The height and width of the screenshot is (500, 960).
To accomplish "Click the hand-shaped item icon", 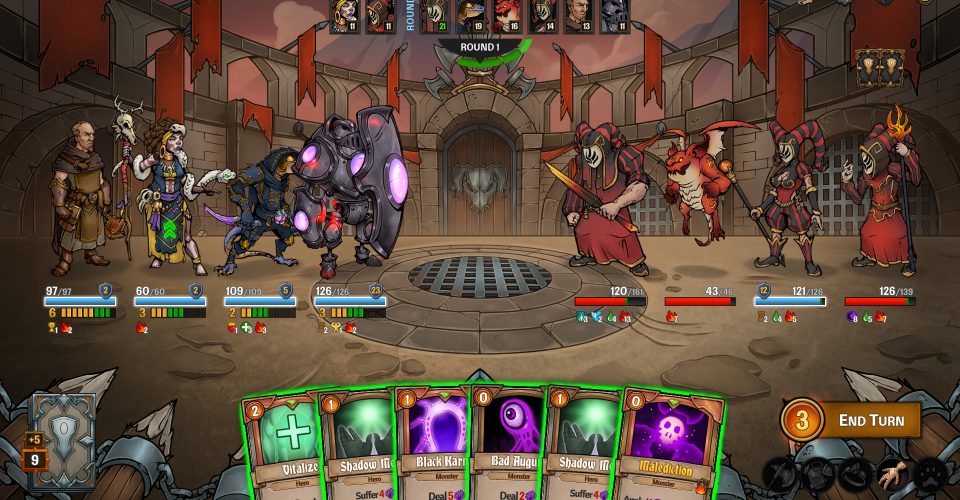I will tap(891, 474).
